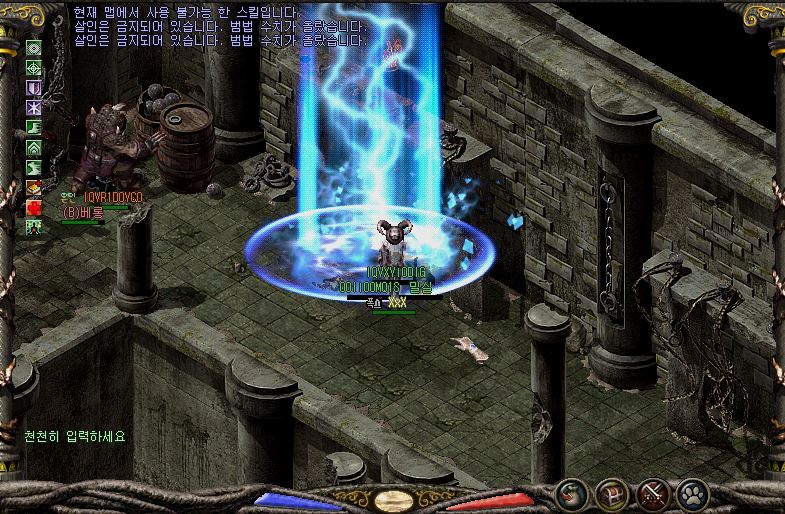
Task: Click the green upward chevrons icon
Action: (33, 147)
